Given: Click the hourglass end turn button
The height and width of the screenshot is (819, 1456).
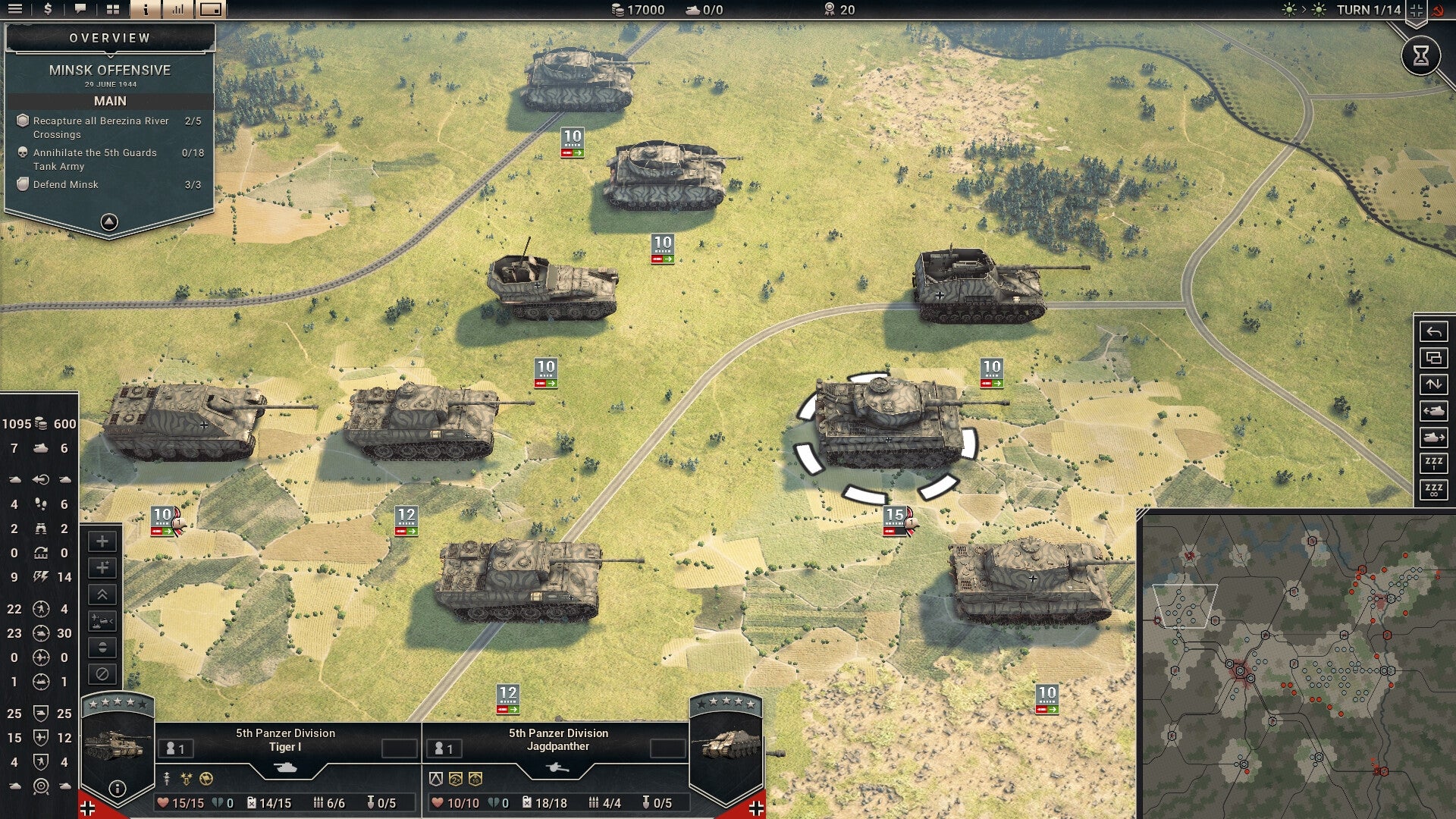Looking at the screenshot, I should (1423, 55).
